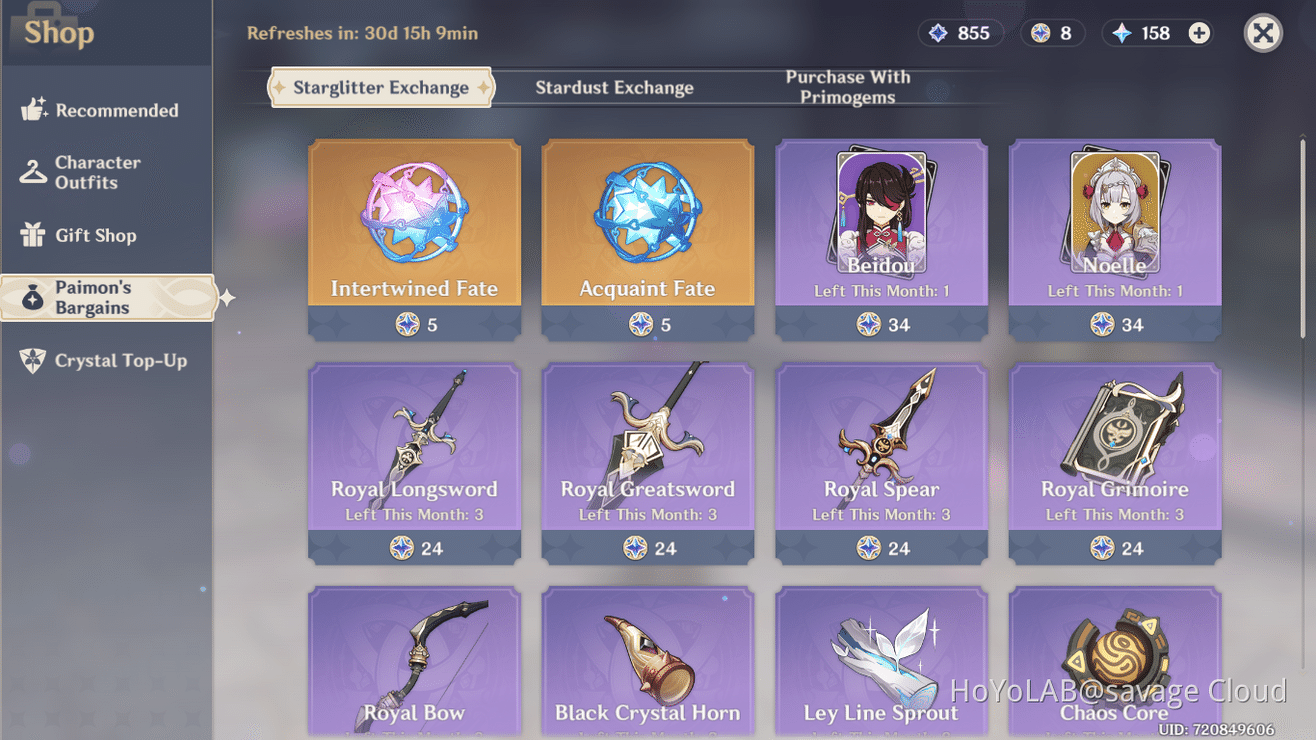Open the Purchase With Primogems tab

(847, 87)
